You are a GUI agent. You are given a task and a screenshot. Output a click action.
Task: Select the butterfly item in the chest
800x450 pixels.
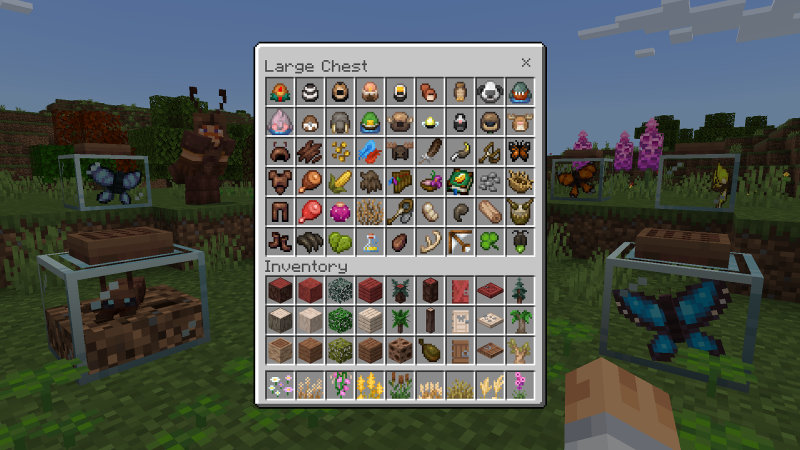pos(520,153)
